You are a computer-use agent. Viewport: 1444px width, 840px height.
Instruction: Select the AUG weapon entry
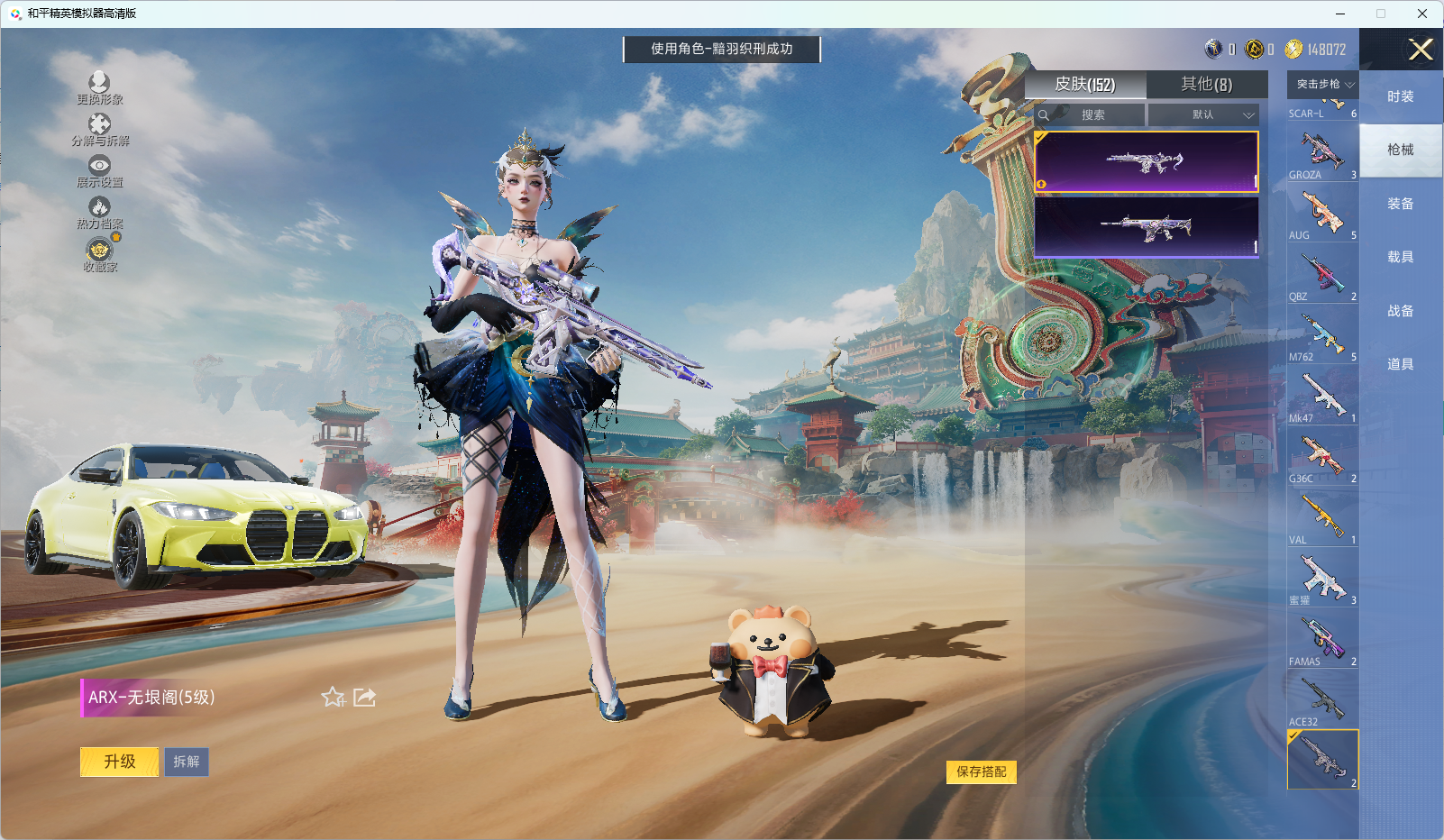click(x=1322, y=214)
